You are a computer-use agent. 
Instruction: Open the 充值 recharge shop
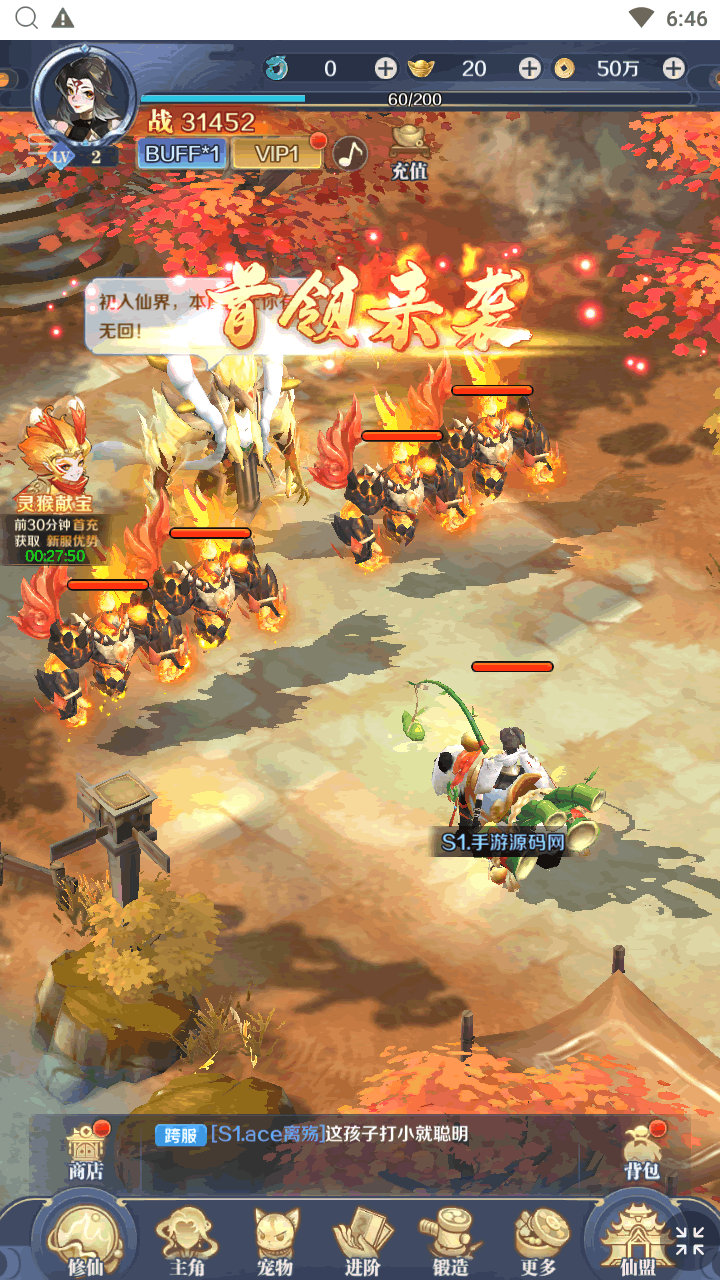(x=408, y=151)
